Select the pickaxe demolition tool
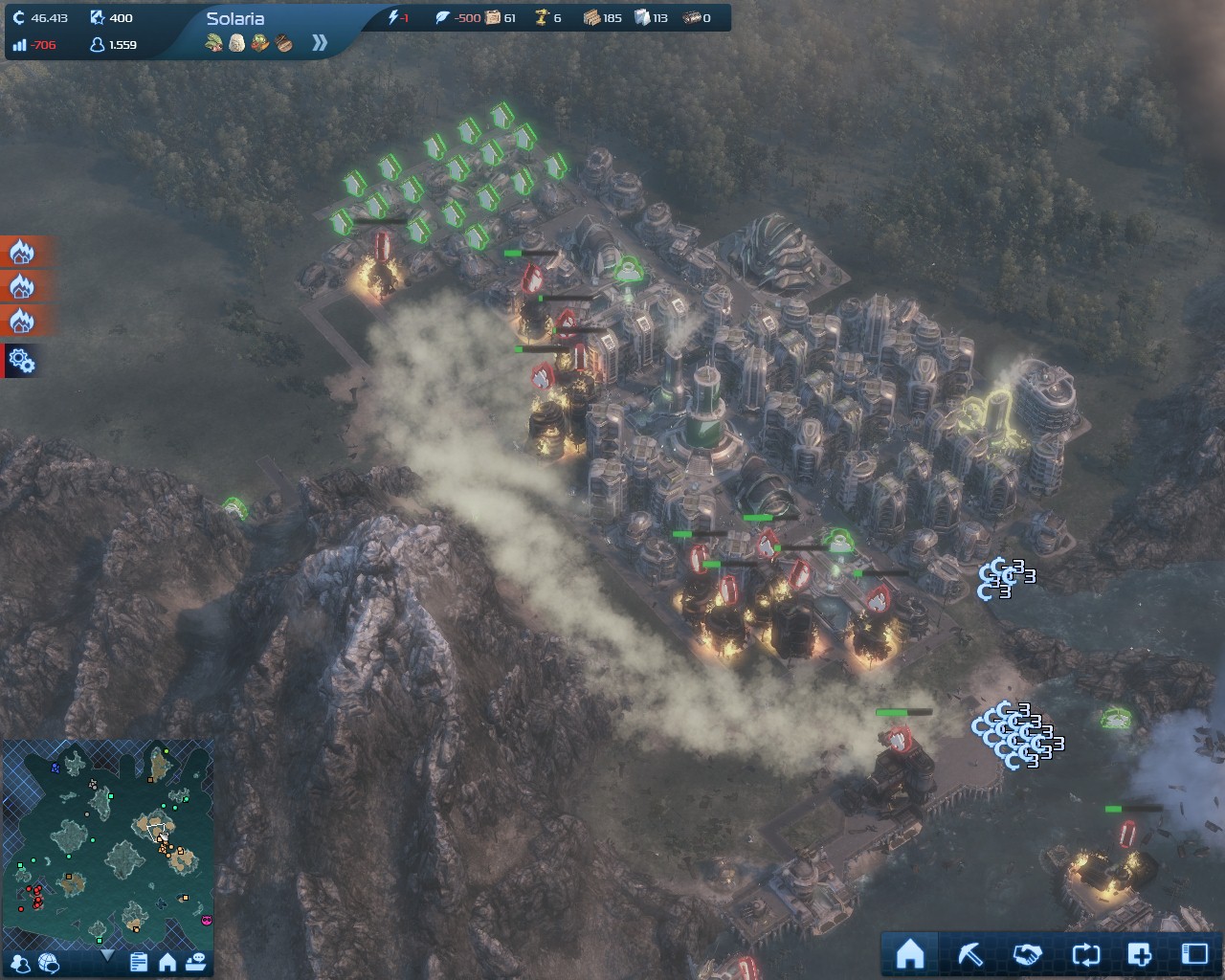The height and width of the screenshot is (980, 1225). coord(969,953)
